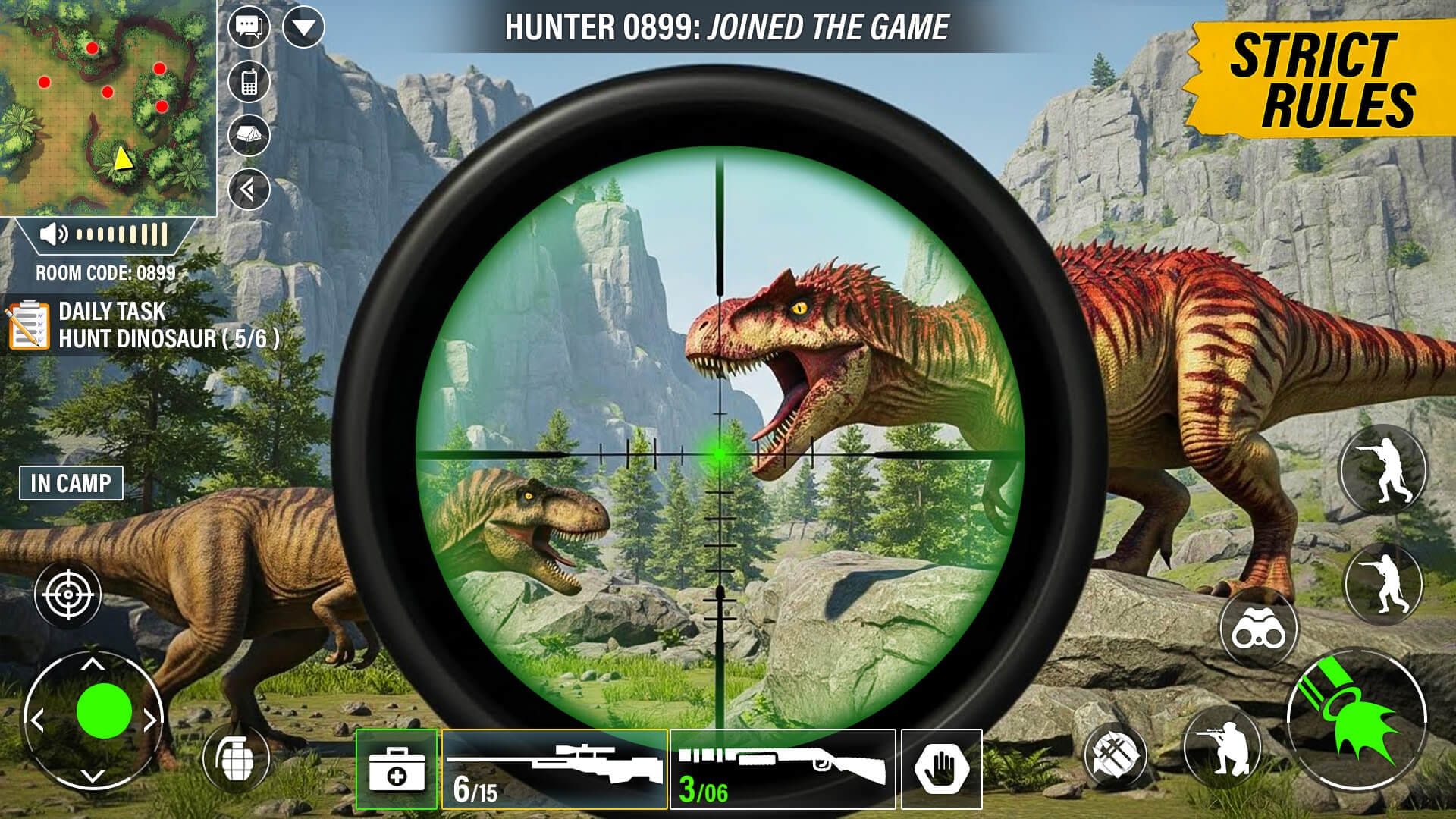Check the Daily Task Hunt Dinosaur entry
1456x819 pixels.
pos(152,322)
